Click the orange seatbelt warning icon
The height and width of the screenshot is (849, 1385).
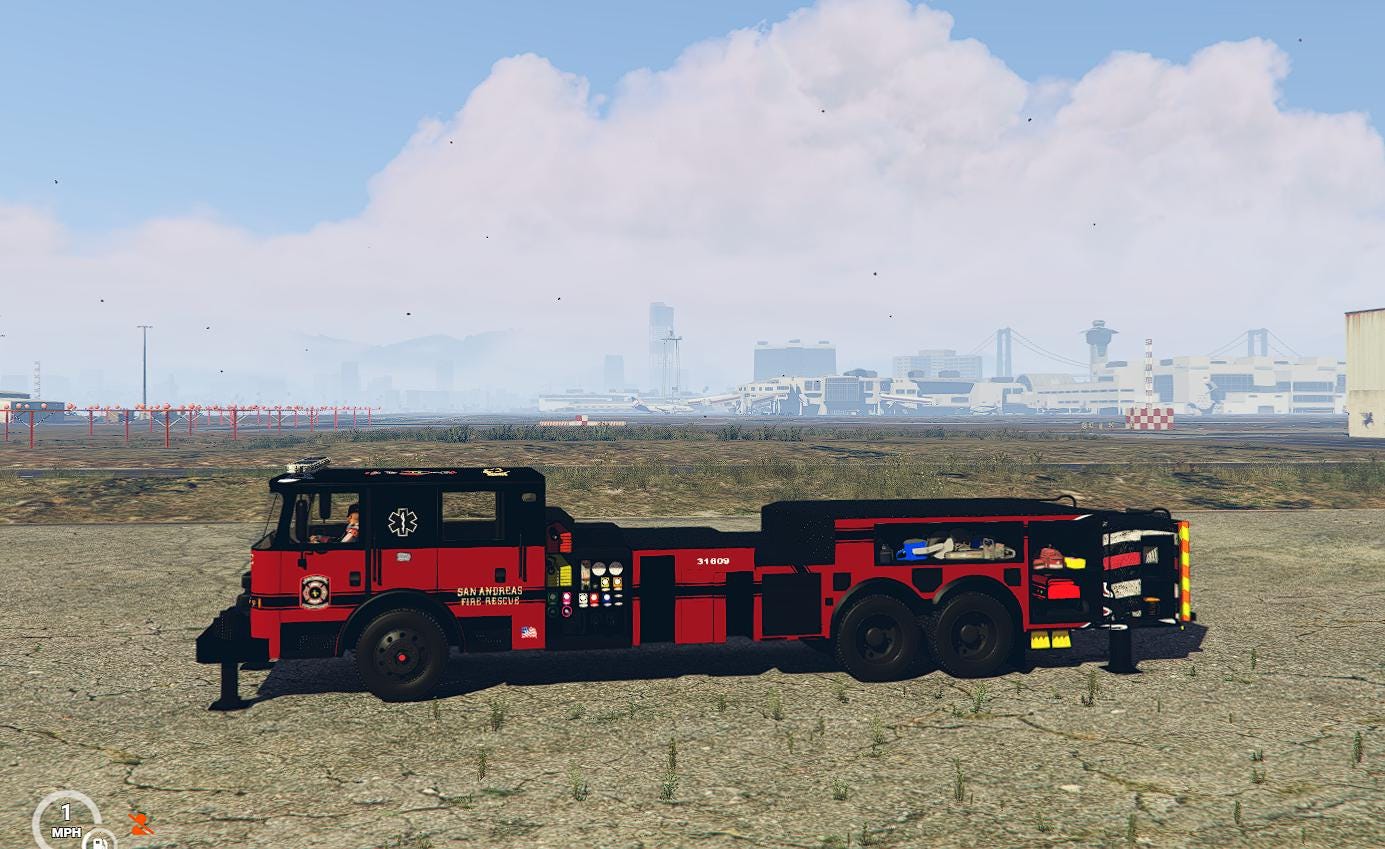pos(141,824)
